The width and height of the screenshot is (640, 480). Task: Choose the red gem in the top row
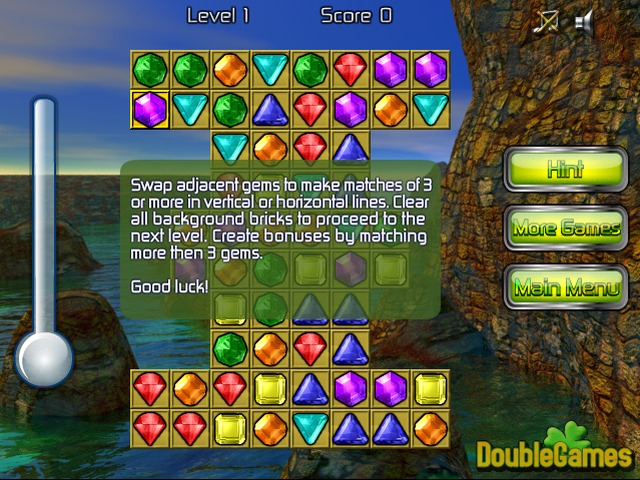pyautogui.click(x=350, y=69)
